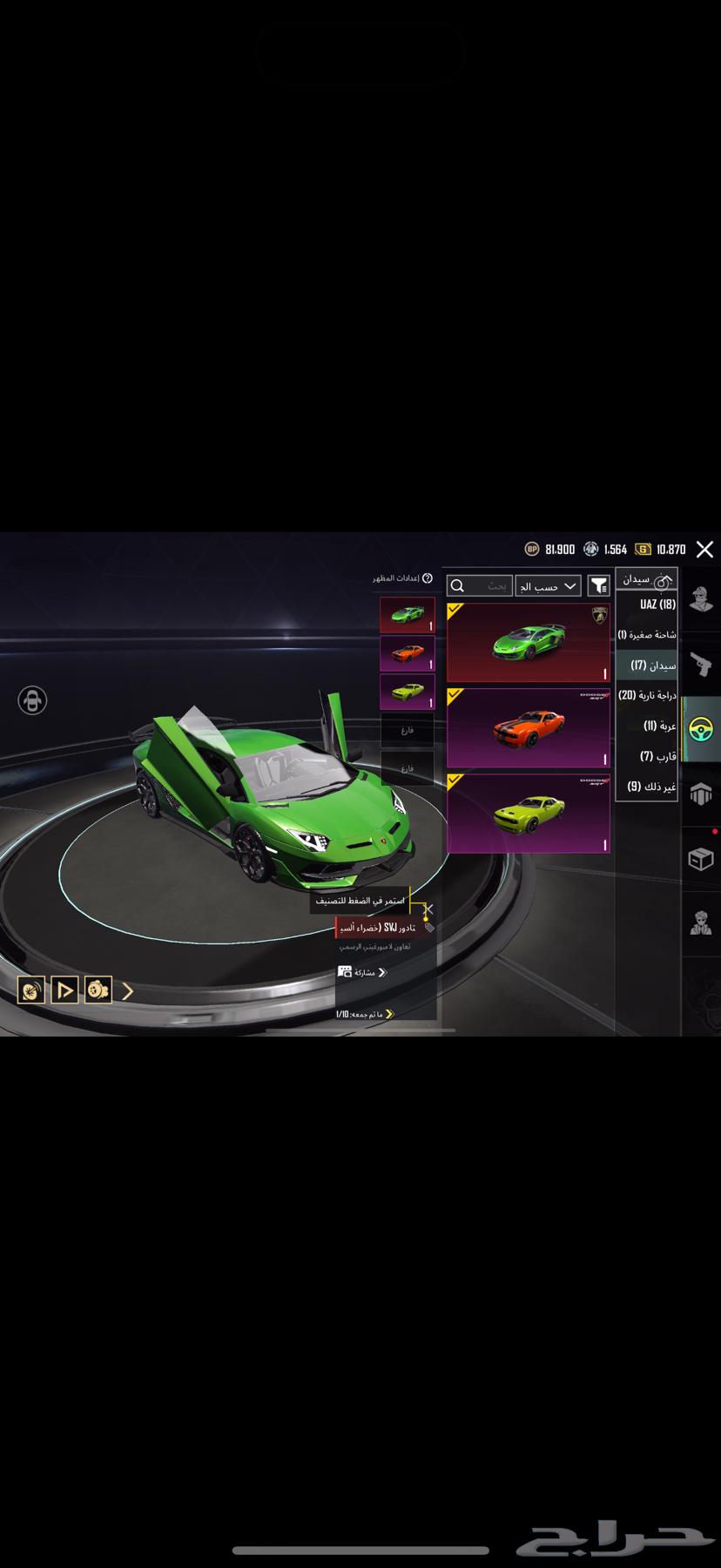
Task: Play the vehicle preview animation
Action: (x=64, y=990)
